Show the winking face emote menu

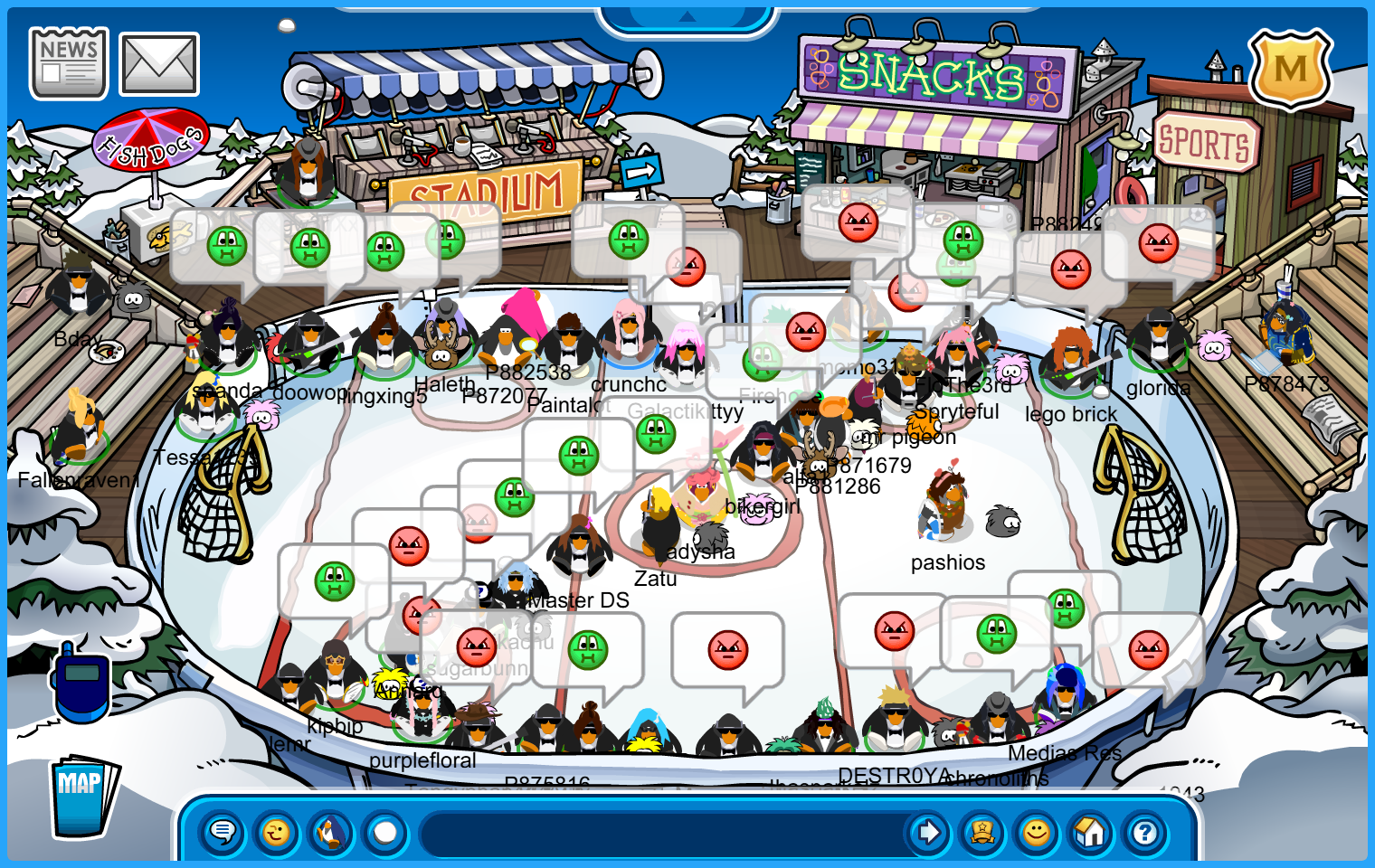coord(277,832)
